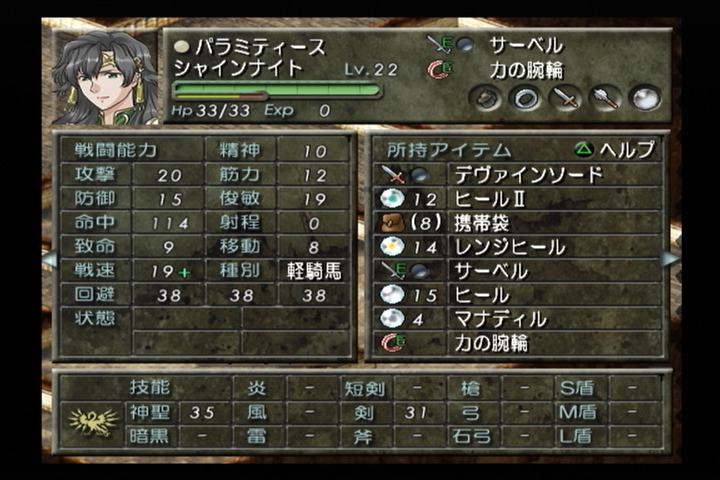Select the sword skill icon

[566, 98]
